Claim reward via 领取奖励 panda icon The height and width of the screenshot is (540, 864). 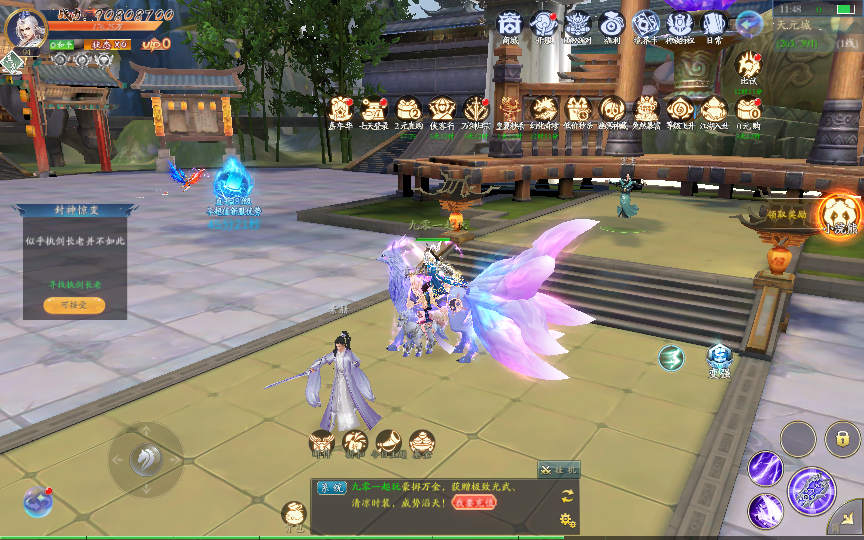838,213
